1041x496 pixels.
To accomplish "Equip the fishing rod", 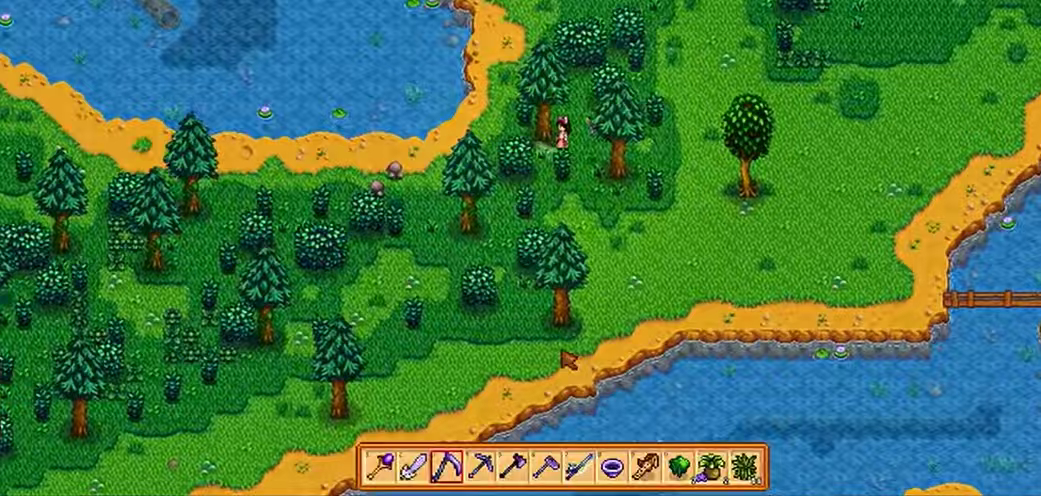I will (578, 467).
